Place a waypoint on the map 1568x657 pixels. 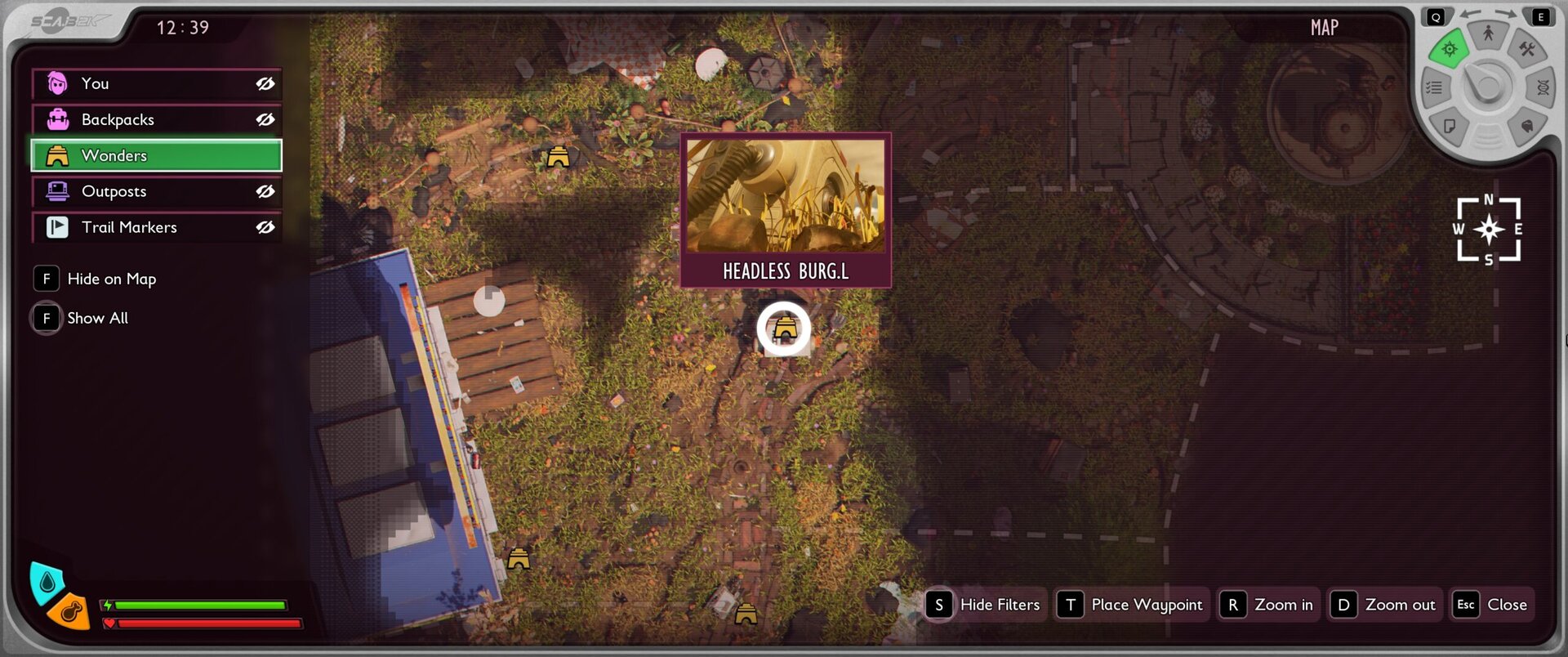coord(1132,605)
